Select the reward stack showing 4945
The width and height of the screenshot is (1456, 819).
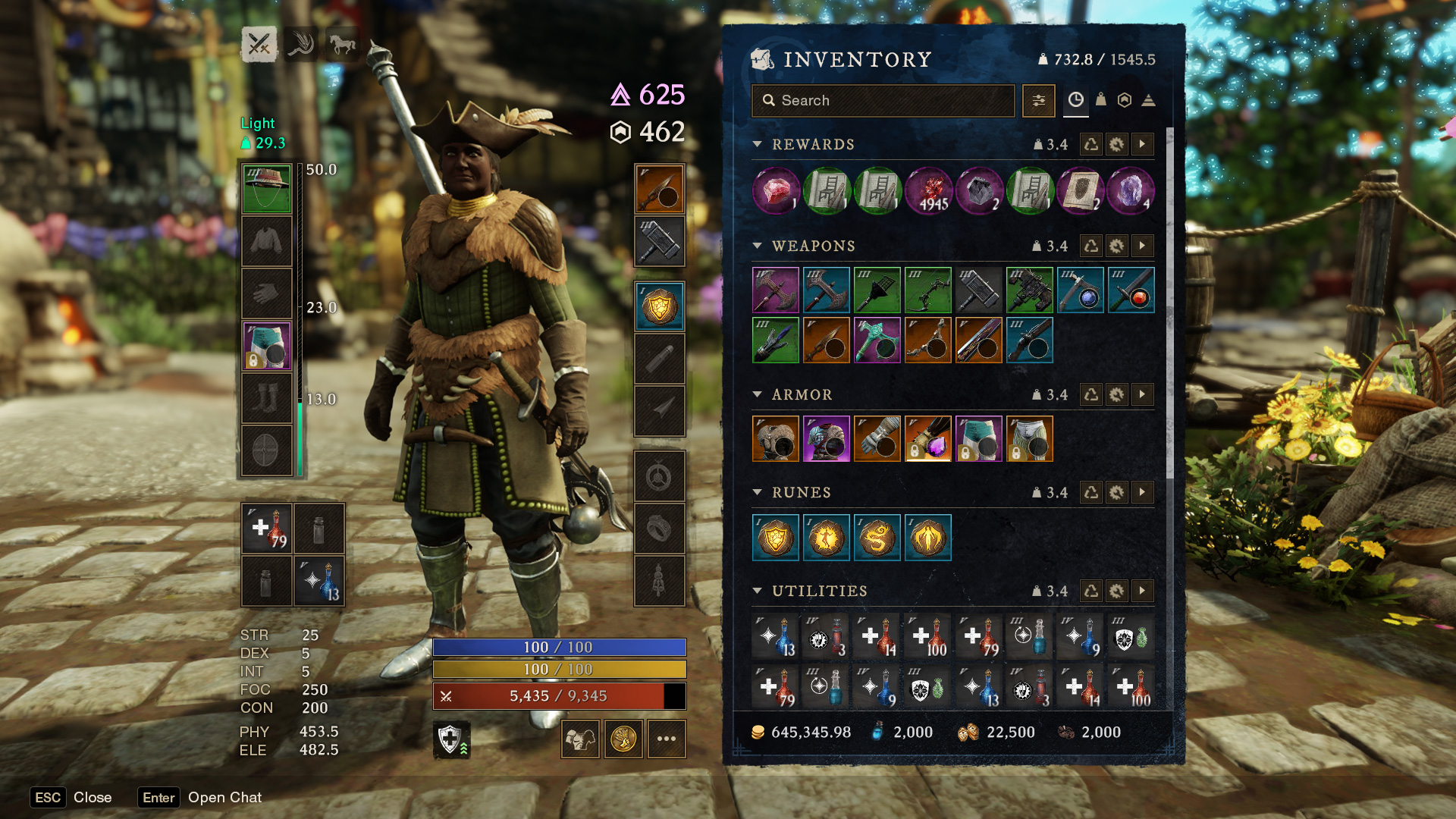(928, 190)
